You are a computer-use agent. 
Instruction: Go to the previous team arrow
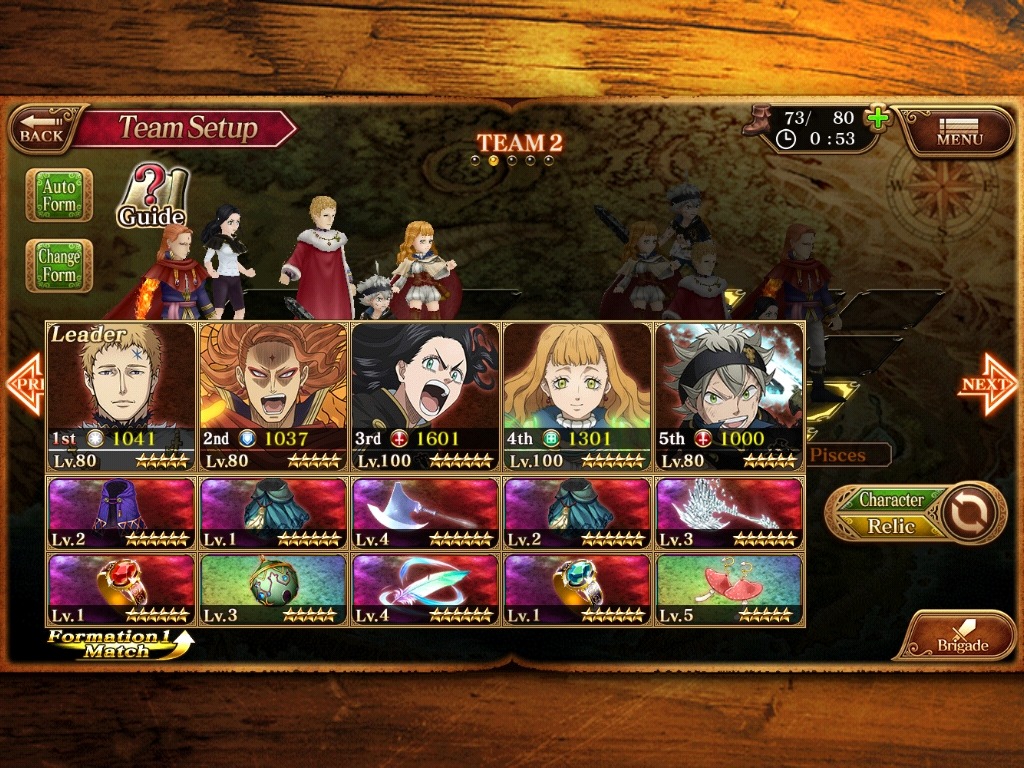click(x=24, y=383)
